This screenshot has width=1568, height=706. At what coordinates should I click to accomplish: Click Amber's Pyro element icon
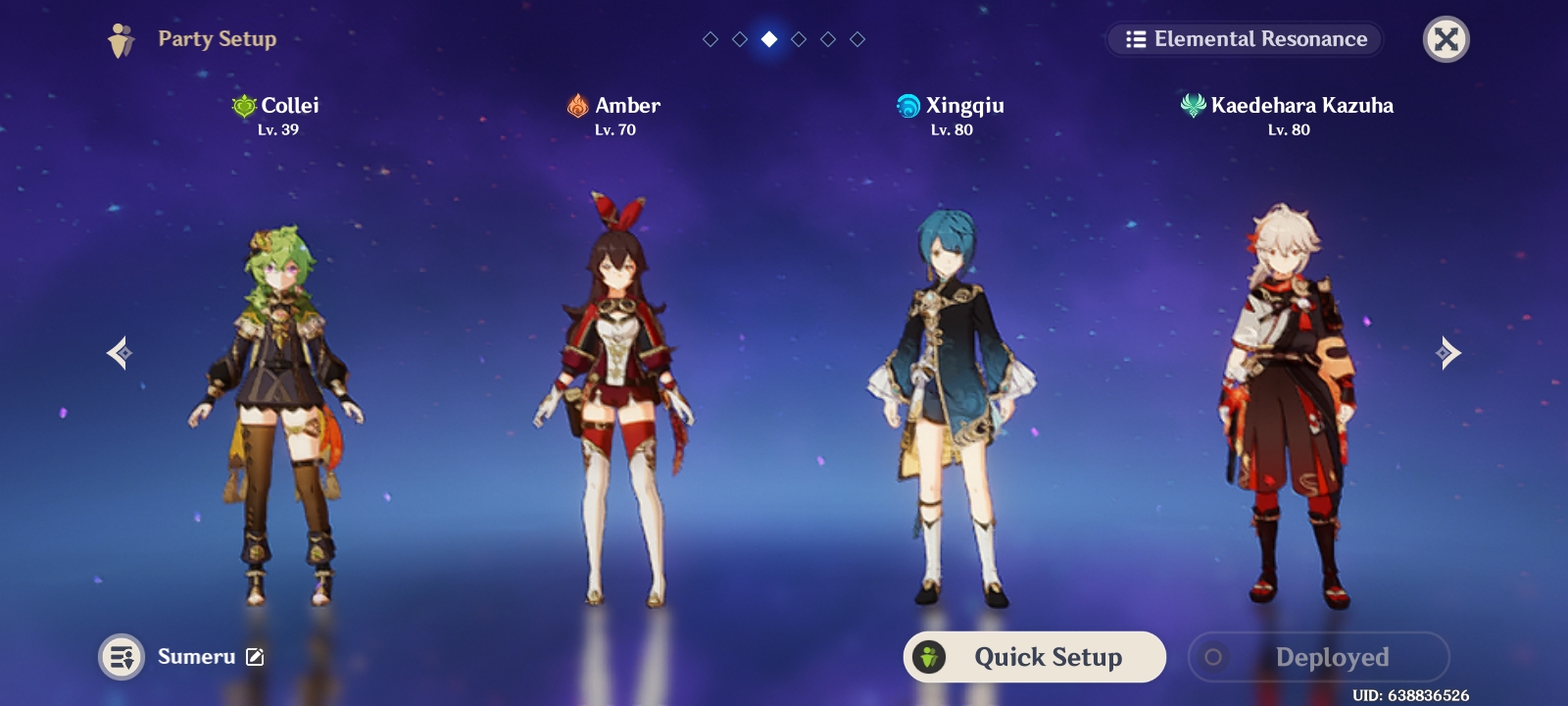tap(577, 106)
